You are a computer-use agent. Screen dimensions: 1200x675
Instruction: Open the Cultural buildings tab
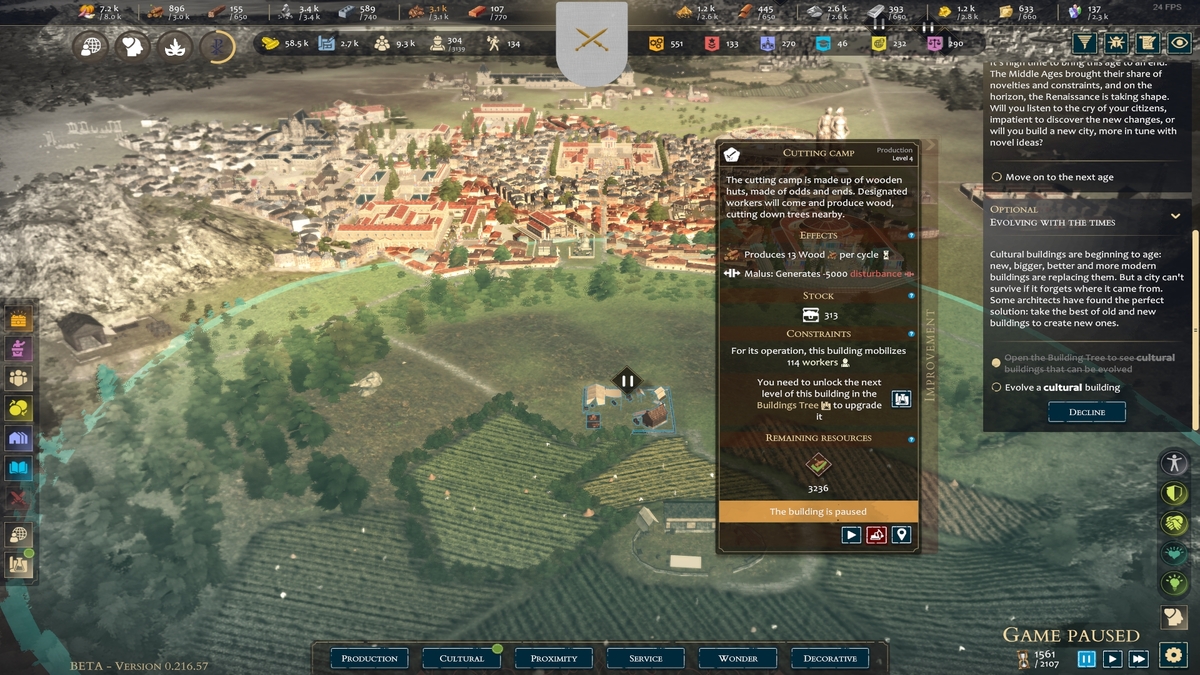pyautogui.click(x=461, y=658)
